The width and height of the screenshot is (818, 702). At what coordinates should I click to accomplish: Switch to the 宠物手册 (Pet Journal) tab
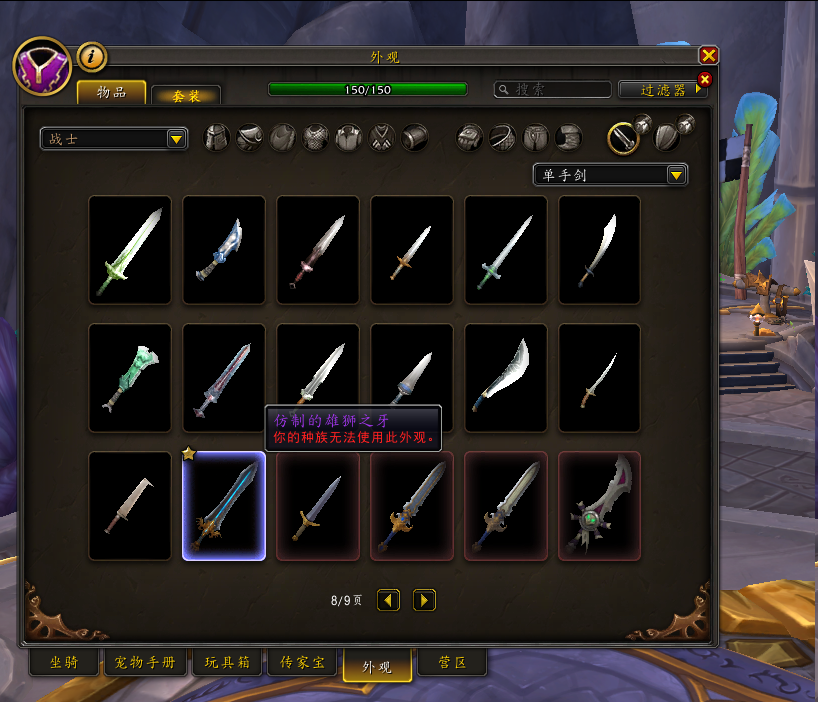point(145,662)
